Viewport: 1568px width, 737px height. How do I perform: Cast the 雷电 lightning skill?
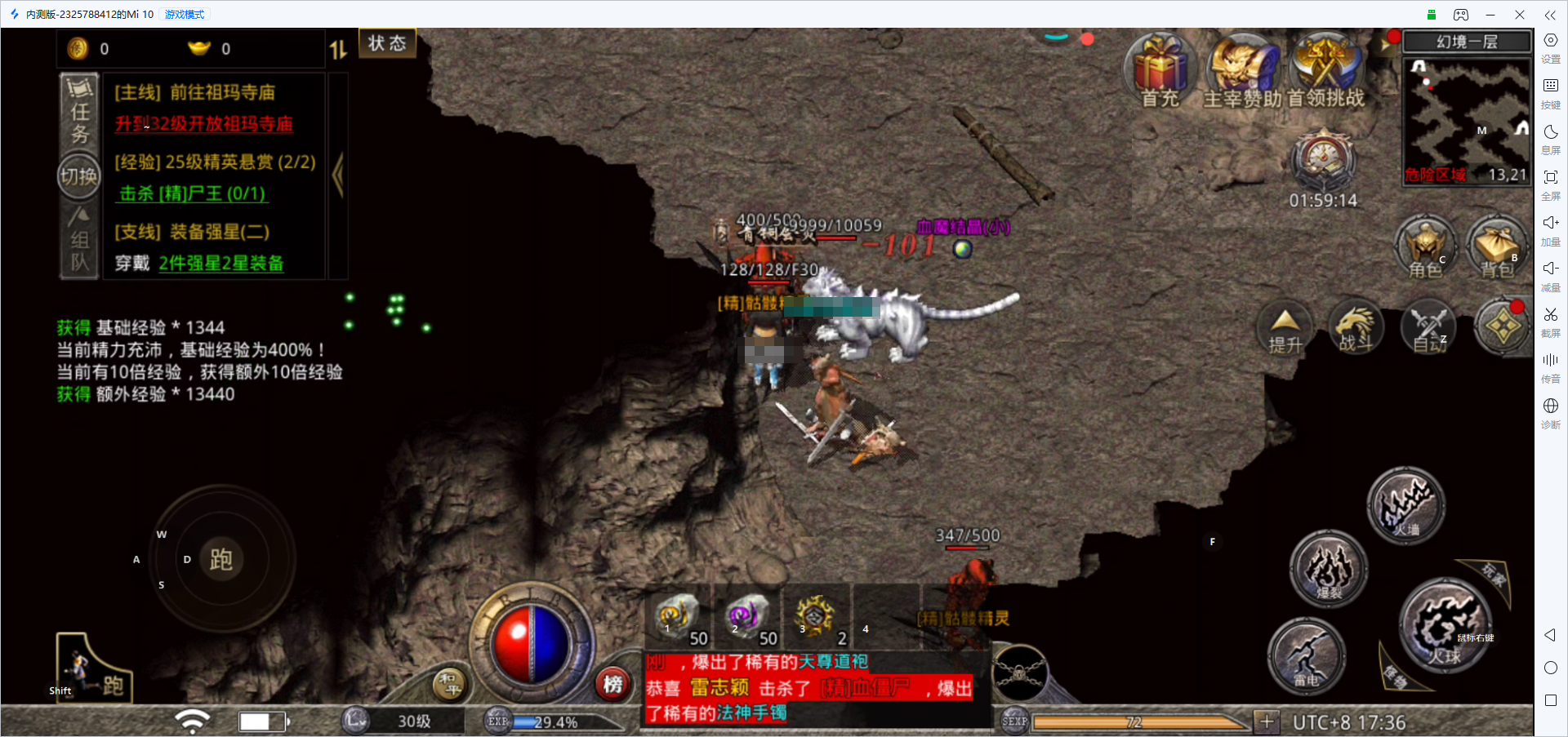[x=1306, y=655]
